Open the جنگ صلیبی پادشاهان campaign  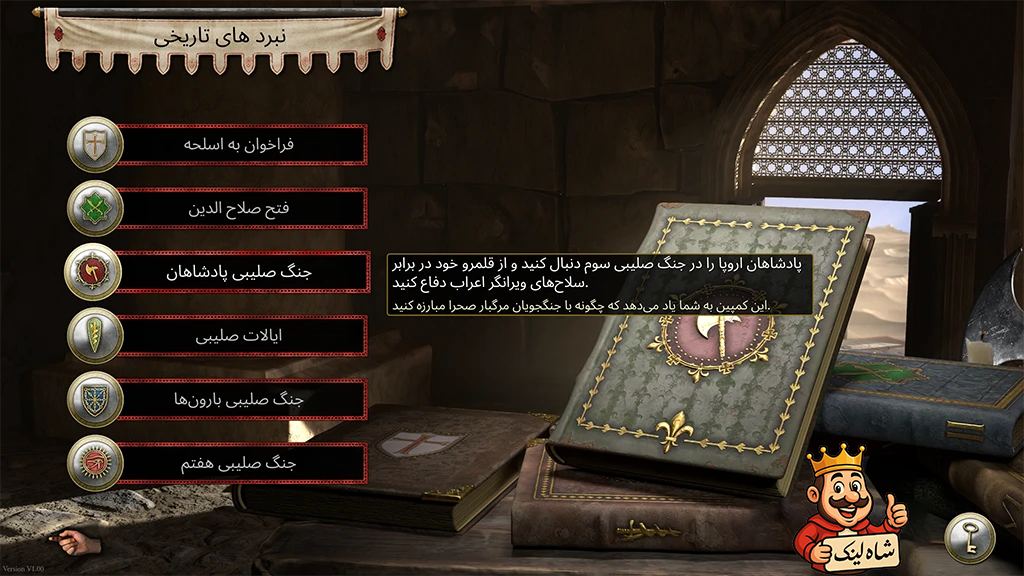[x=243, y=272]
